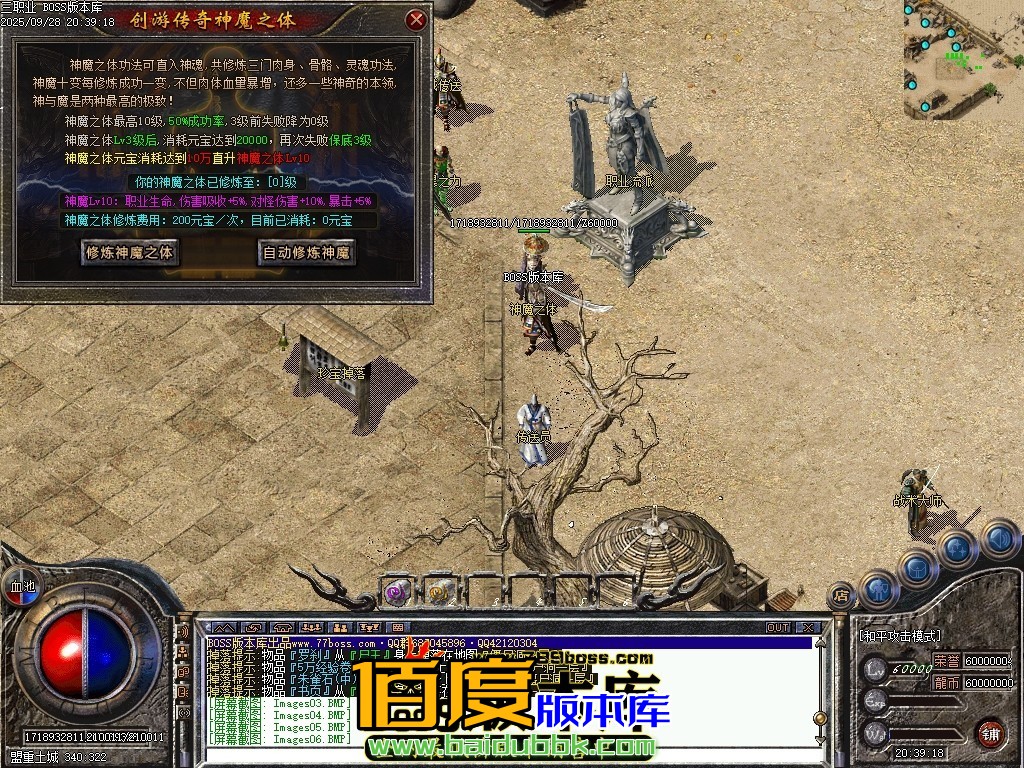Open the bag round button
Image resolution: width=1024 pixels, height=768 pixels.
click(x=918, y=567)
